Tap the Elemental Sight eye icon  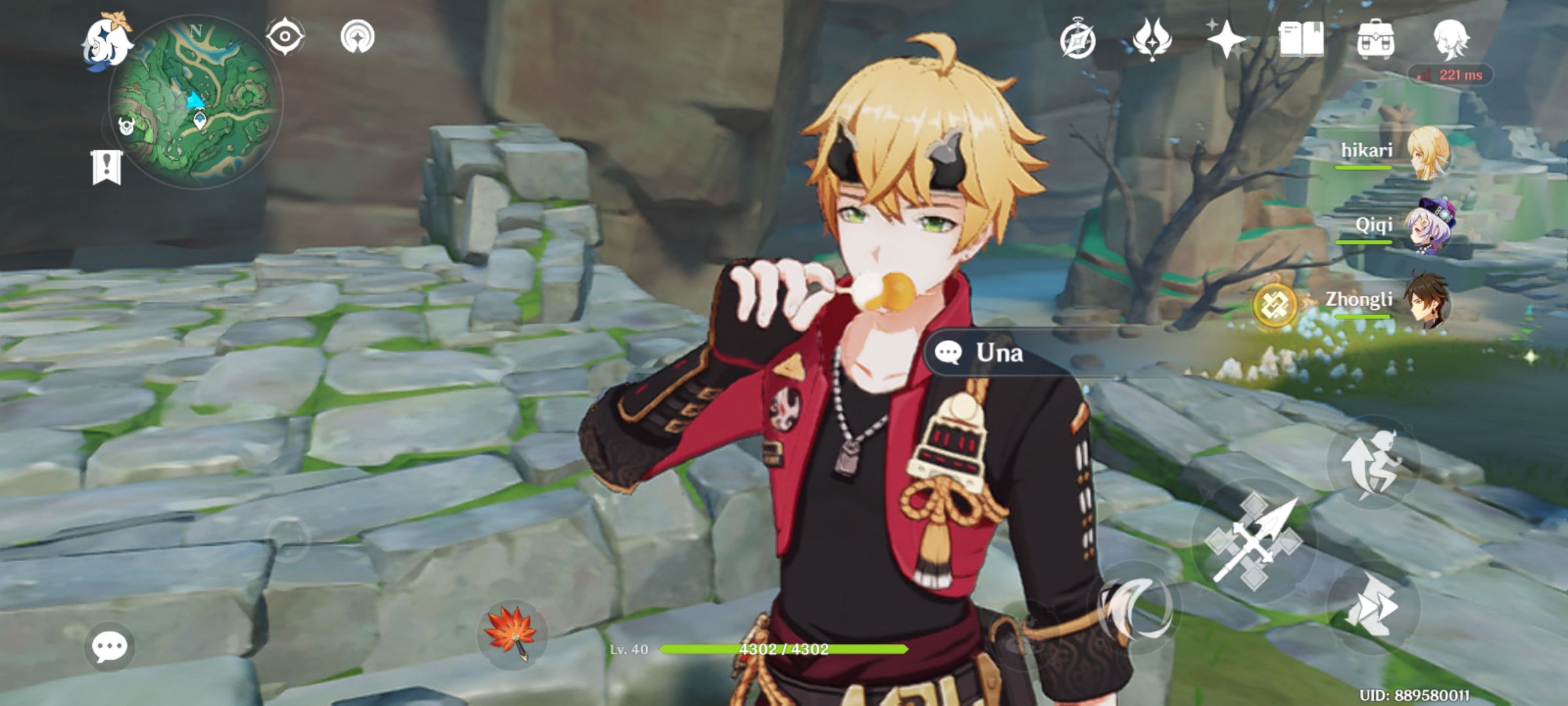pos(285,36)
